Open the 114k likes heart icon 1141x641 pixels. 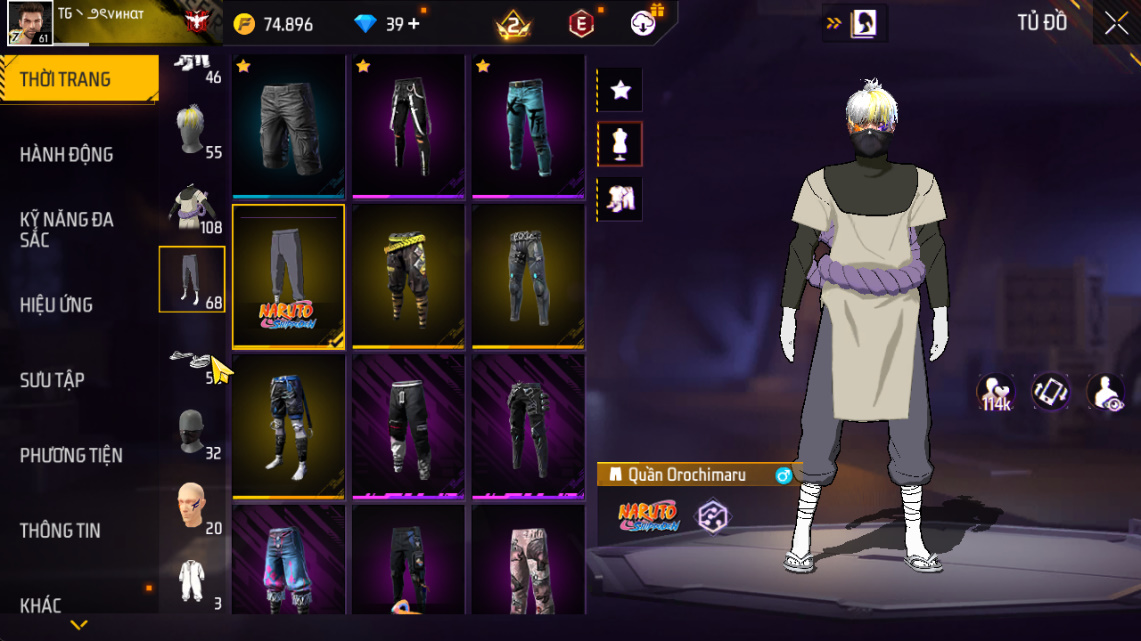(x=995, y=393)
